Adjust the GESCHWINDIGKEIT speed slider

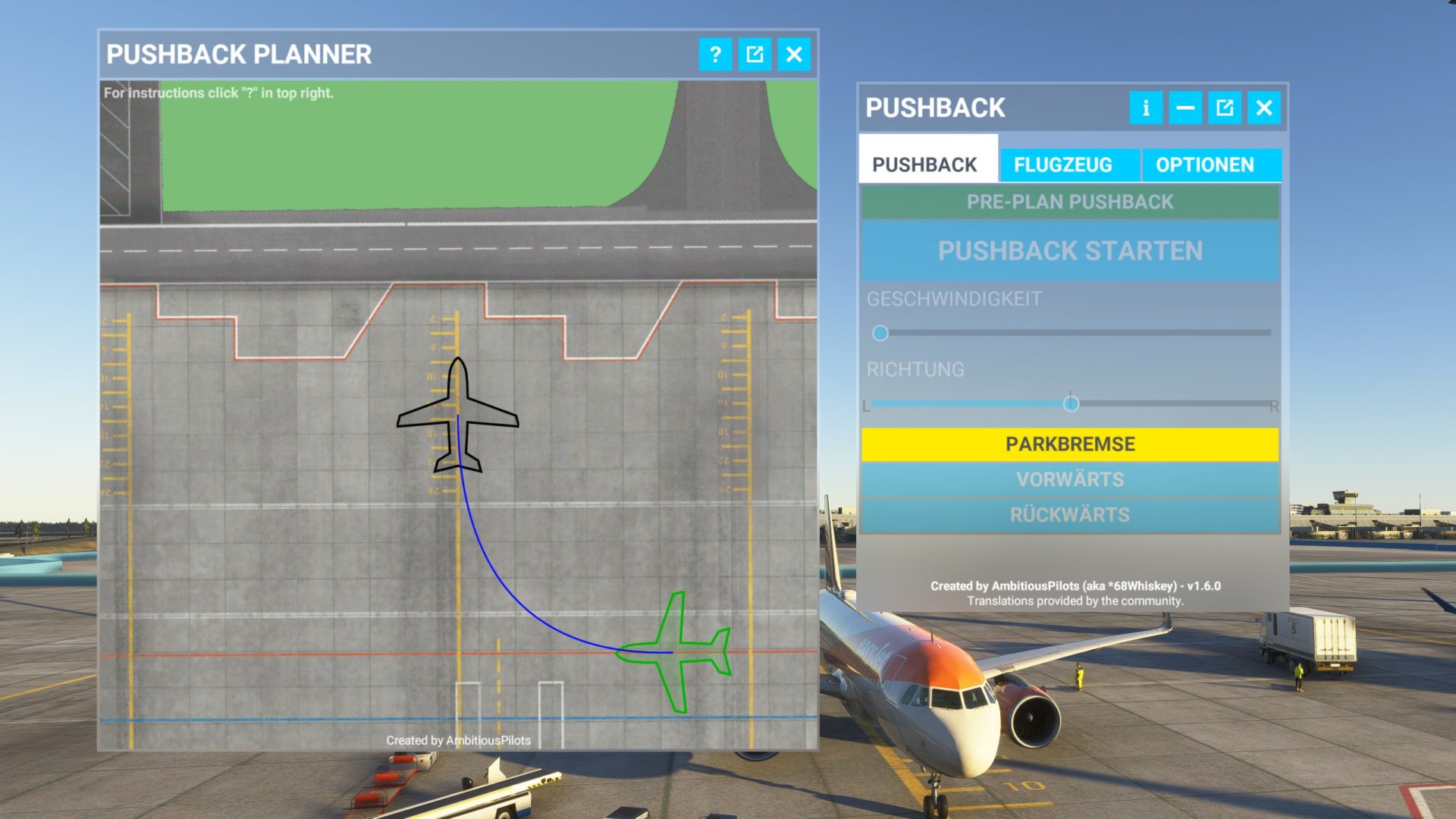coord(882,331)
